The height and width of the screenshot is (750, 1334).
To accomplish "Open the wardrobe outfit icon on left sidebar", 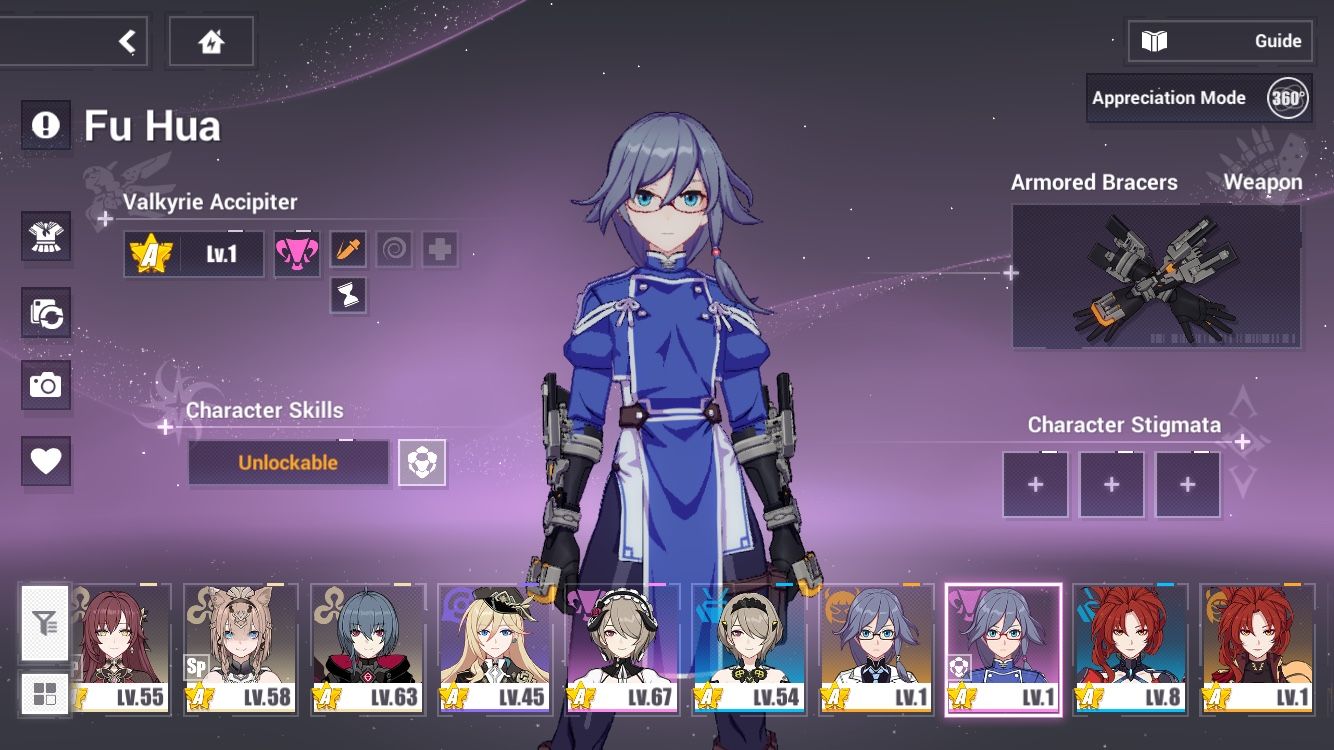I will coord(46,237).
